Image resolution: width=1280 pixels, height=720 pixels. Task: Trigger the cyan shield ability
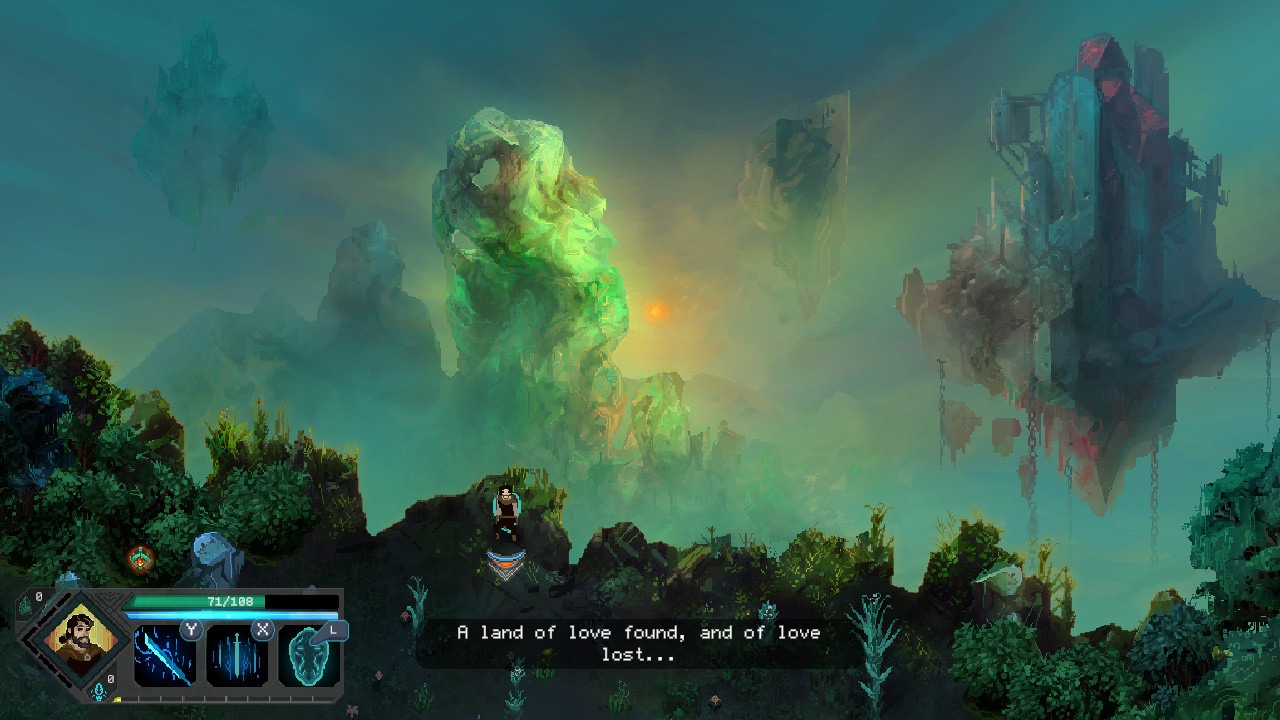pos(308,658)
